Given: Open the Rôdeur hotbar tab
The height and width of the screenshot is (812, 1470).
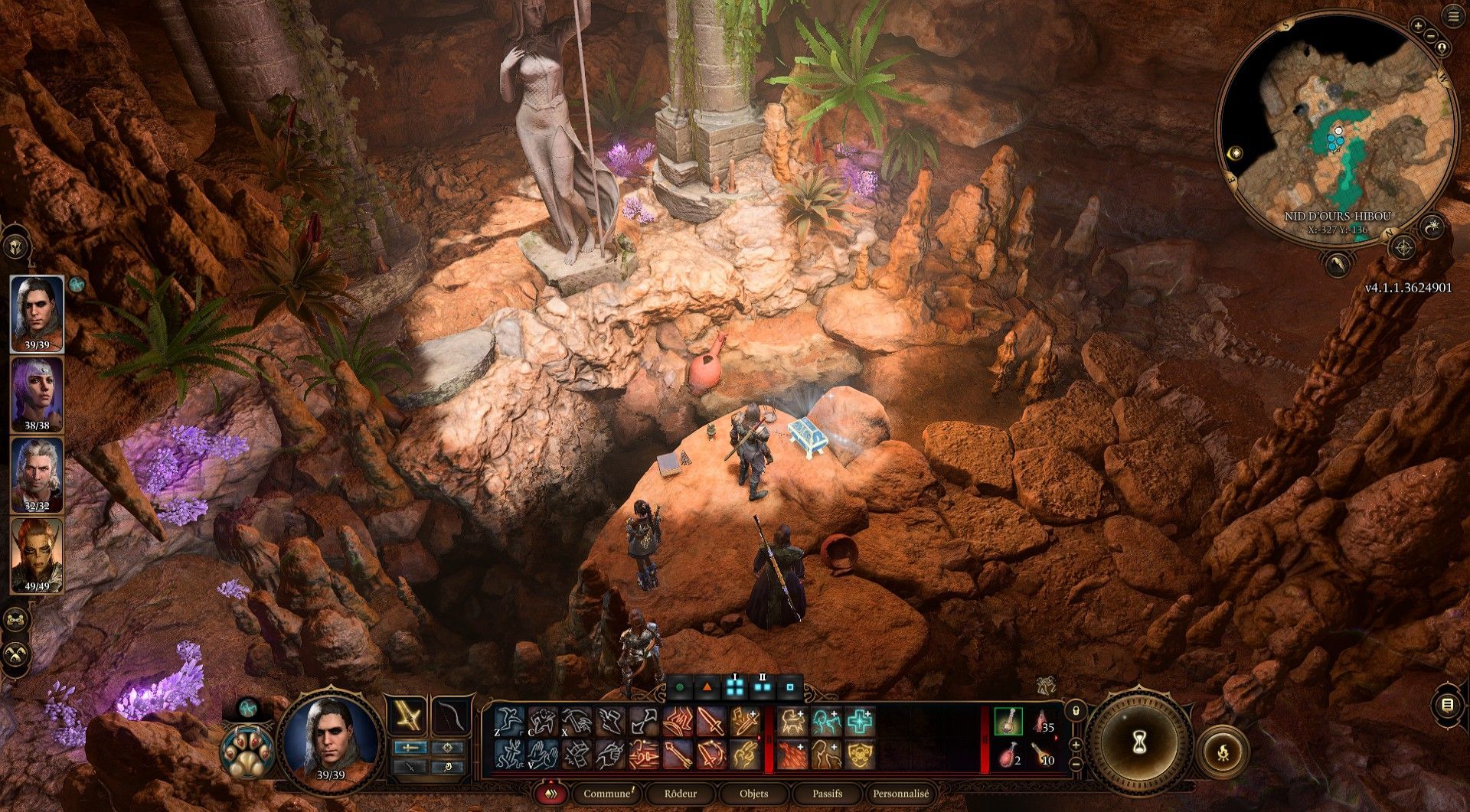Looking at the screenshot, I should (680, 794).
